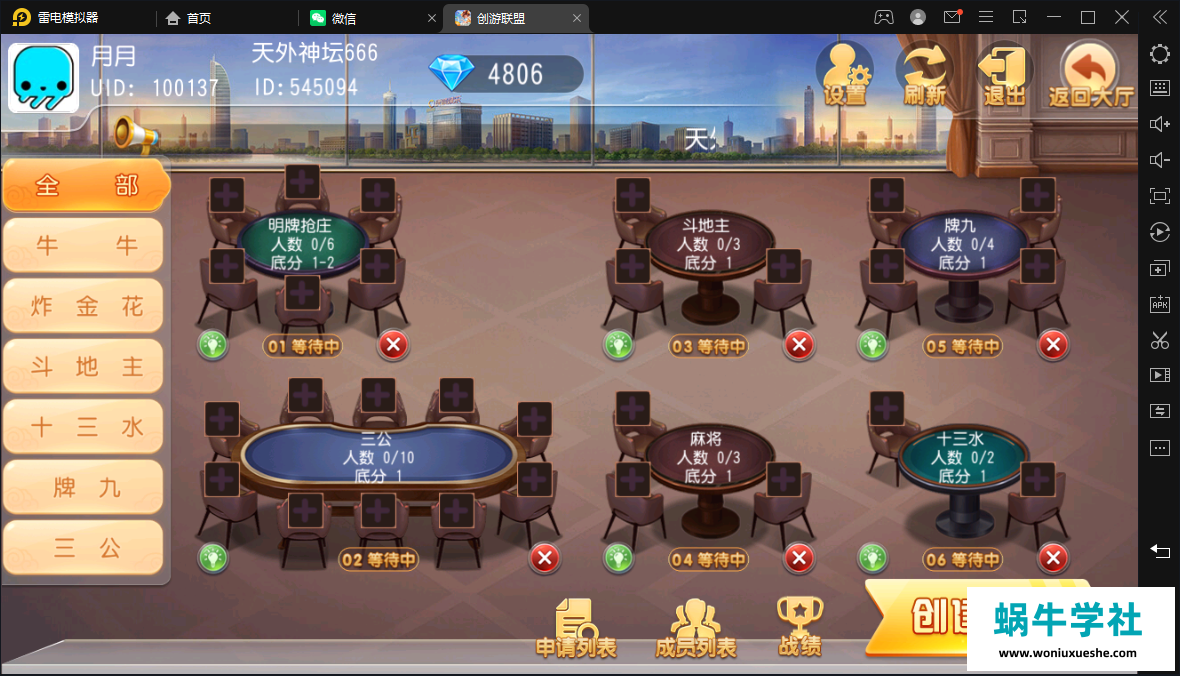Click the 退出 exit button
Image resolution: width=1180 pixels, height=676 pixels.
(x=1004, y=74)
